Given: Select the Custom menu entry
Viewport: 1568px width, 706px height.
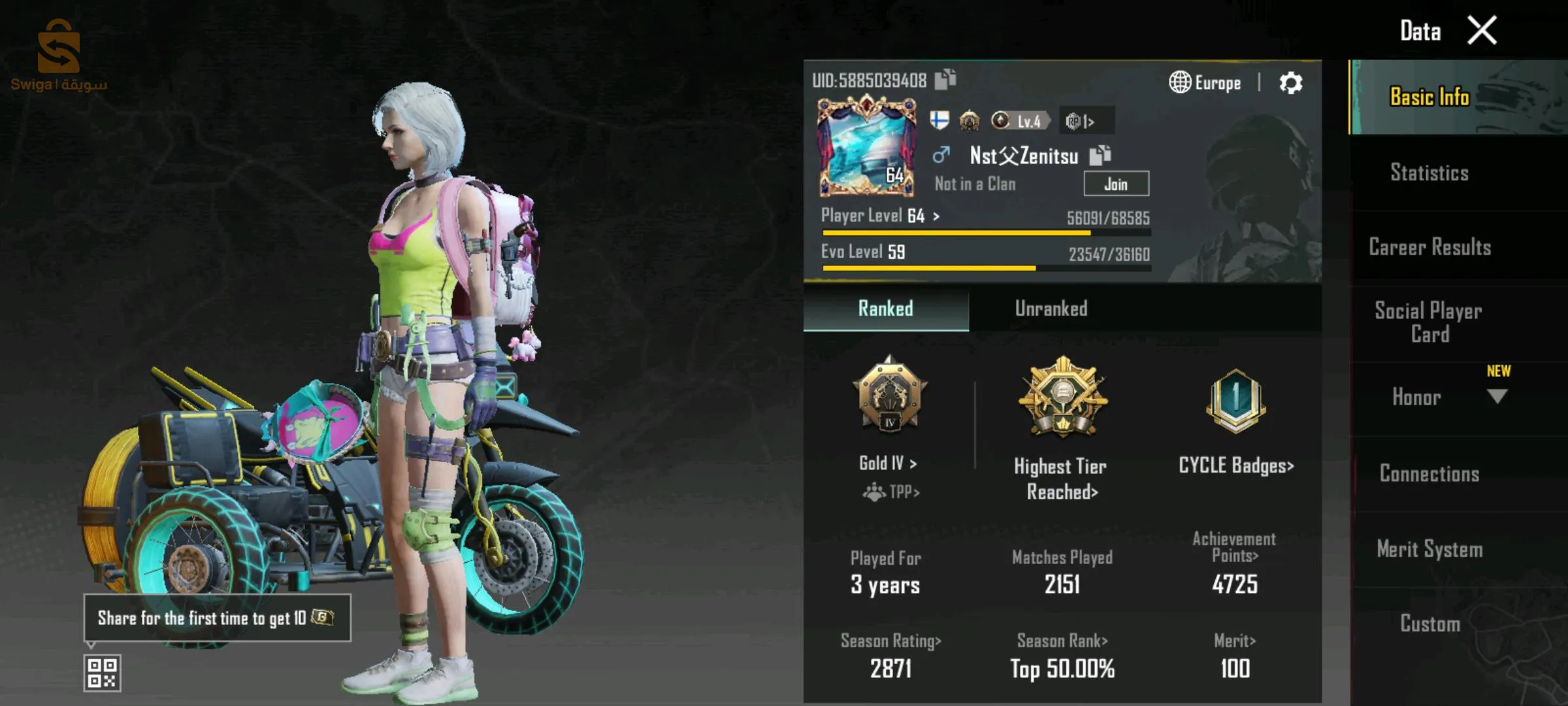Looking at the screenshot, I should [x=1429, y=624].
